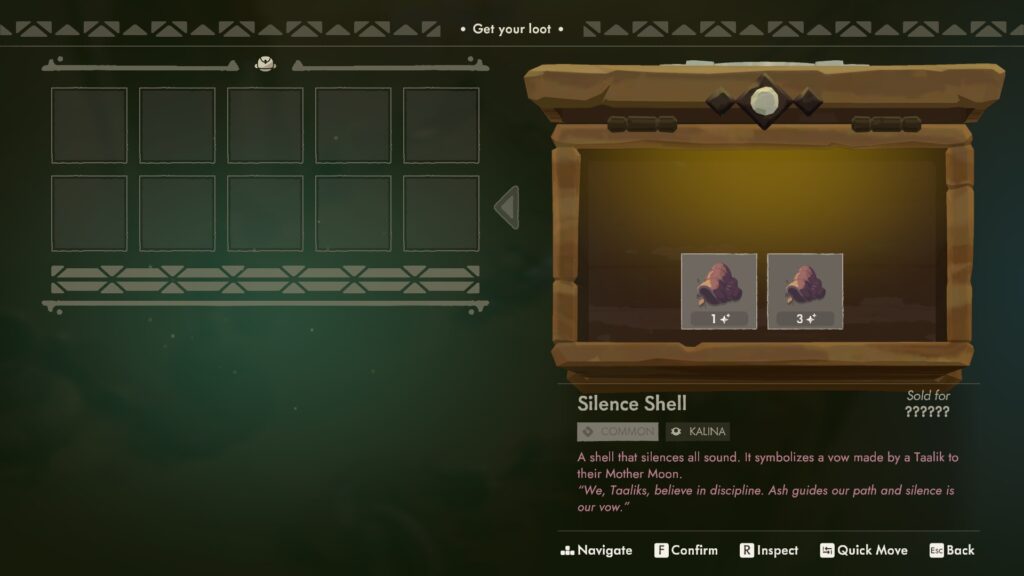Choose the Confirm option

coord(686,550)
